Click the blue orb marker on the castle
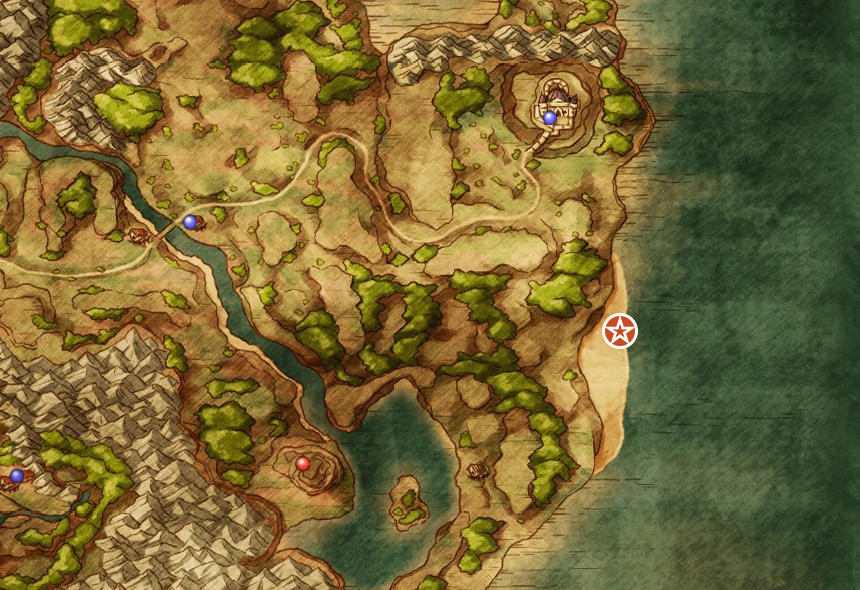This screenshot has width=860, height=590. 550,118
